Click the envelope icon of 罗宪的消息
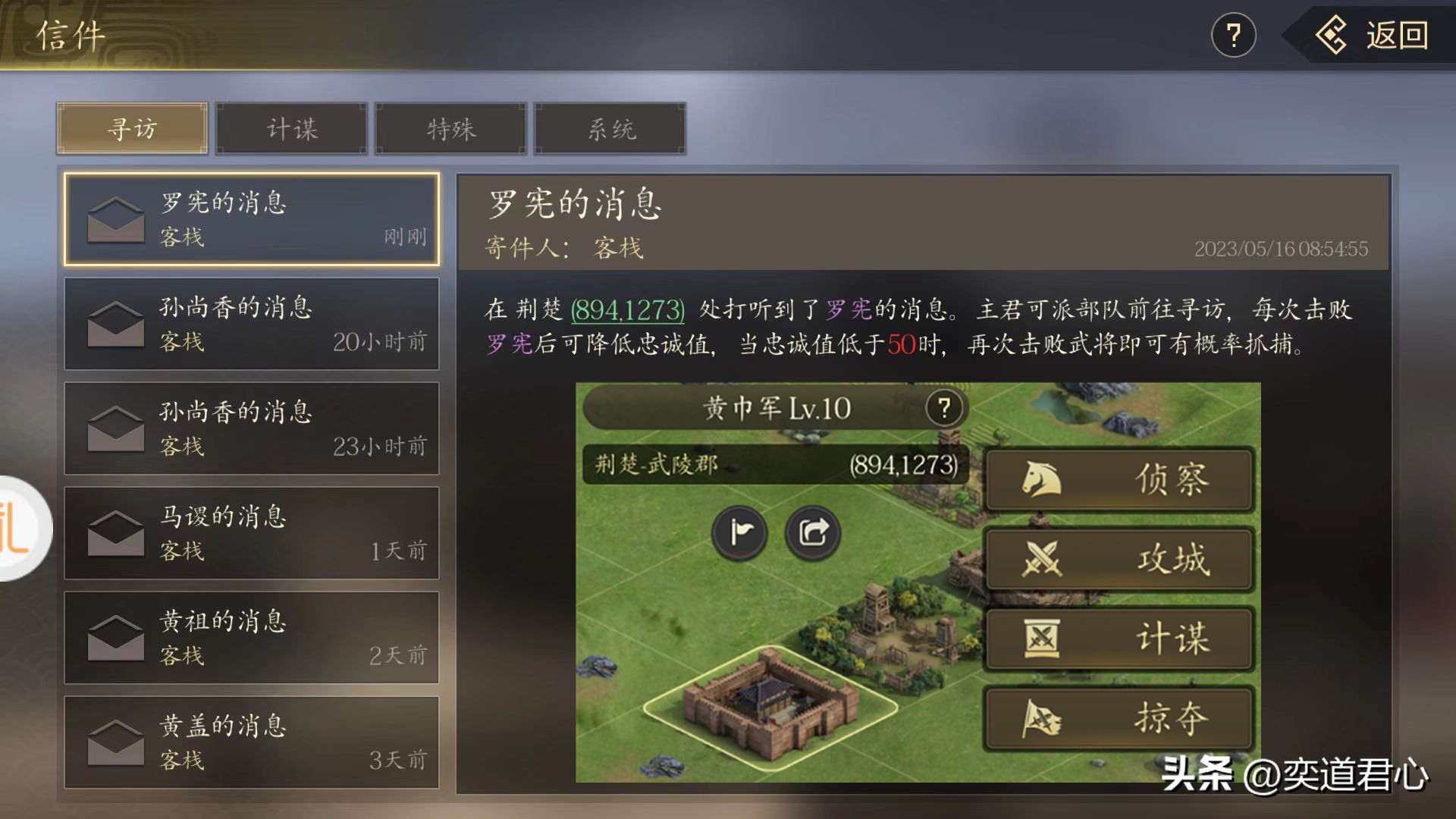The height and width of the screenshot is (819, 1456). (x=115, y=220)
